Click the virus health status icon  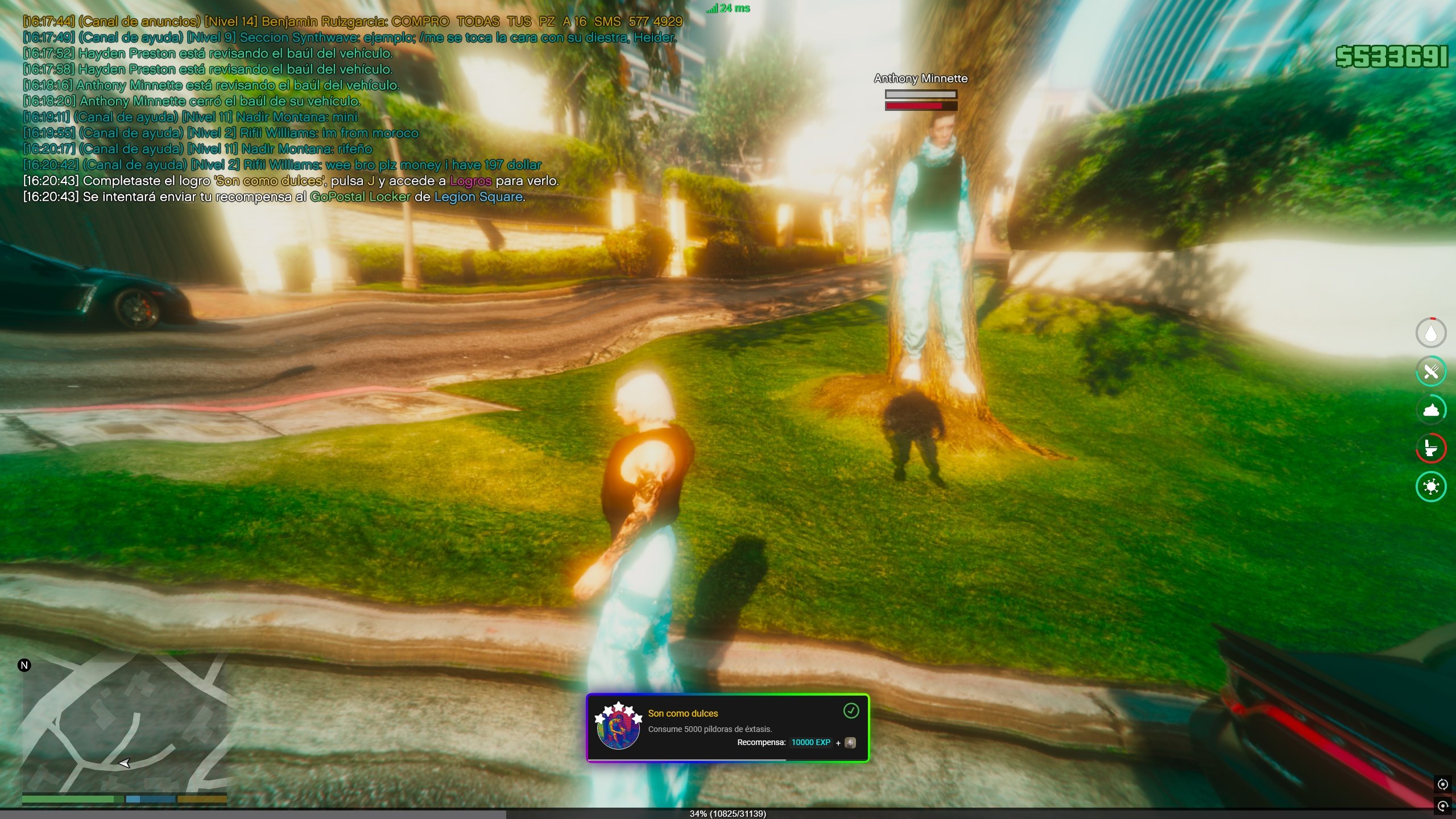click(x=1430, y=487)
